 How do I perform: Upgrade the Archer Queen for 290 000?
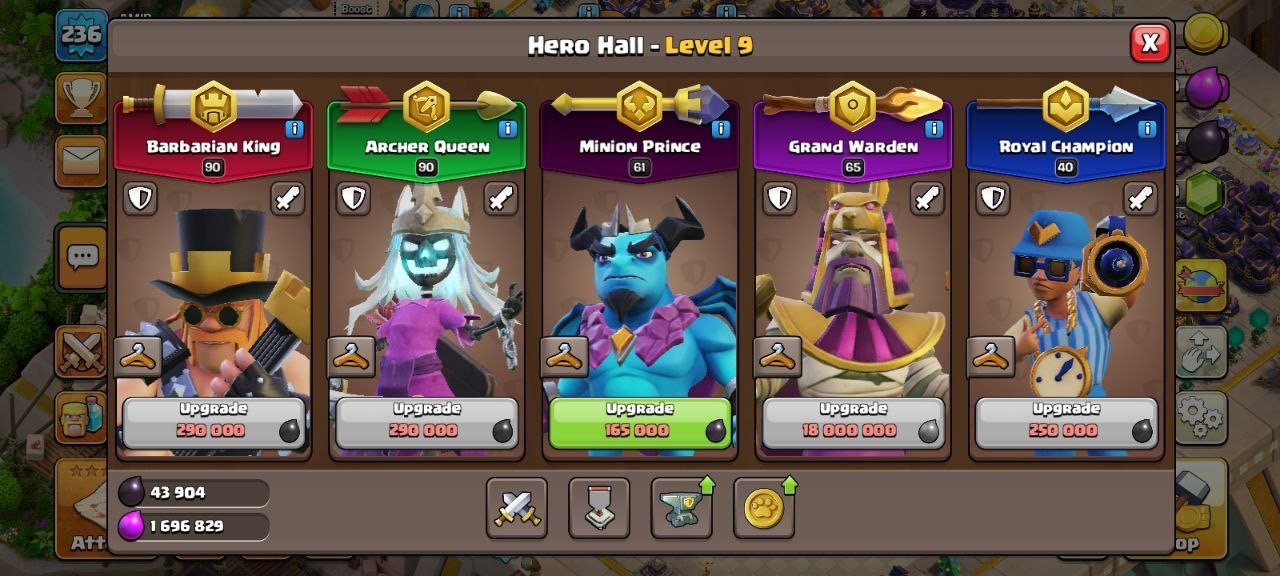tap(427, 422)
